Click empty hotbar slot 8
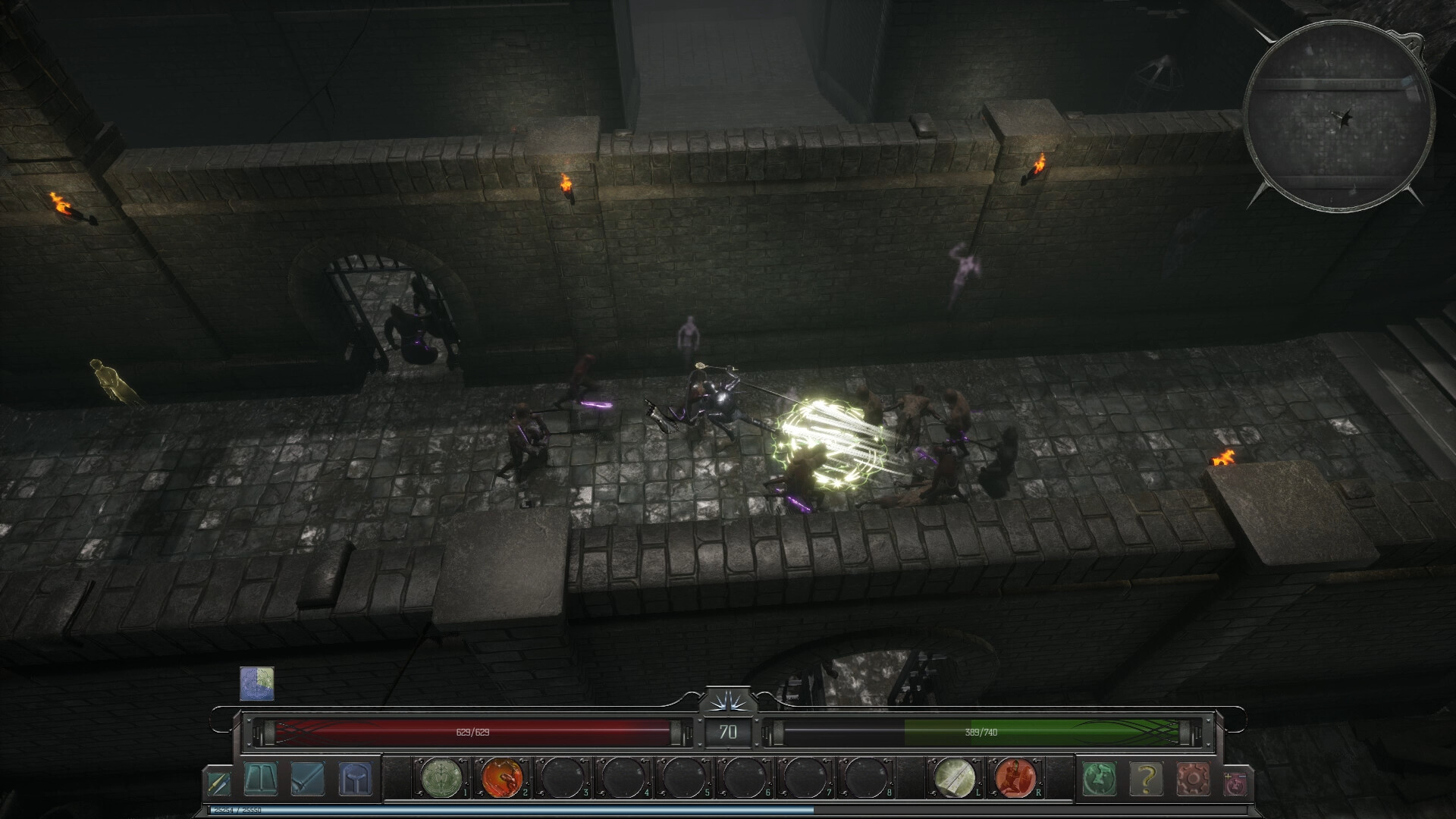 tap(867, 777)
